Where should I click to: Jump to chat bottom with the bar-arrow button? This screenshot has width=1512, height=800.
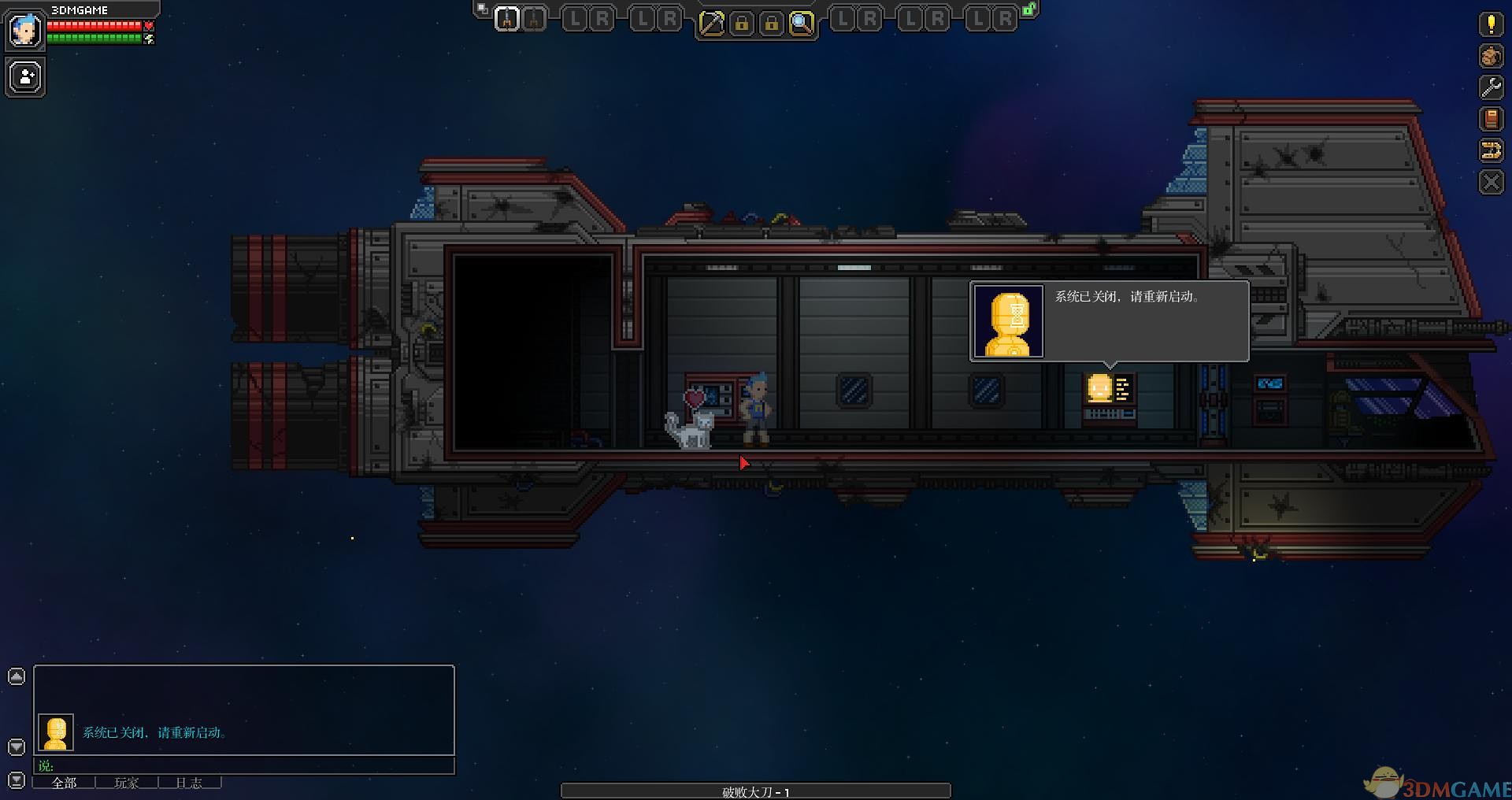click(x=17, y=781)
